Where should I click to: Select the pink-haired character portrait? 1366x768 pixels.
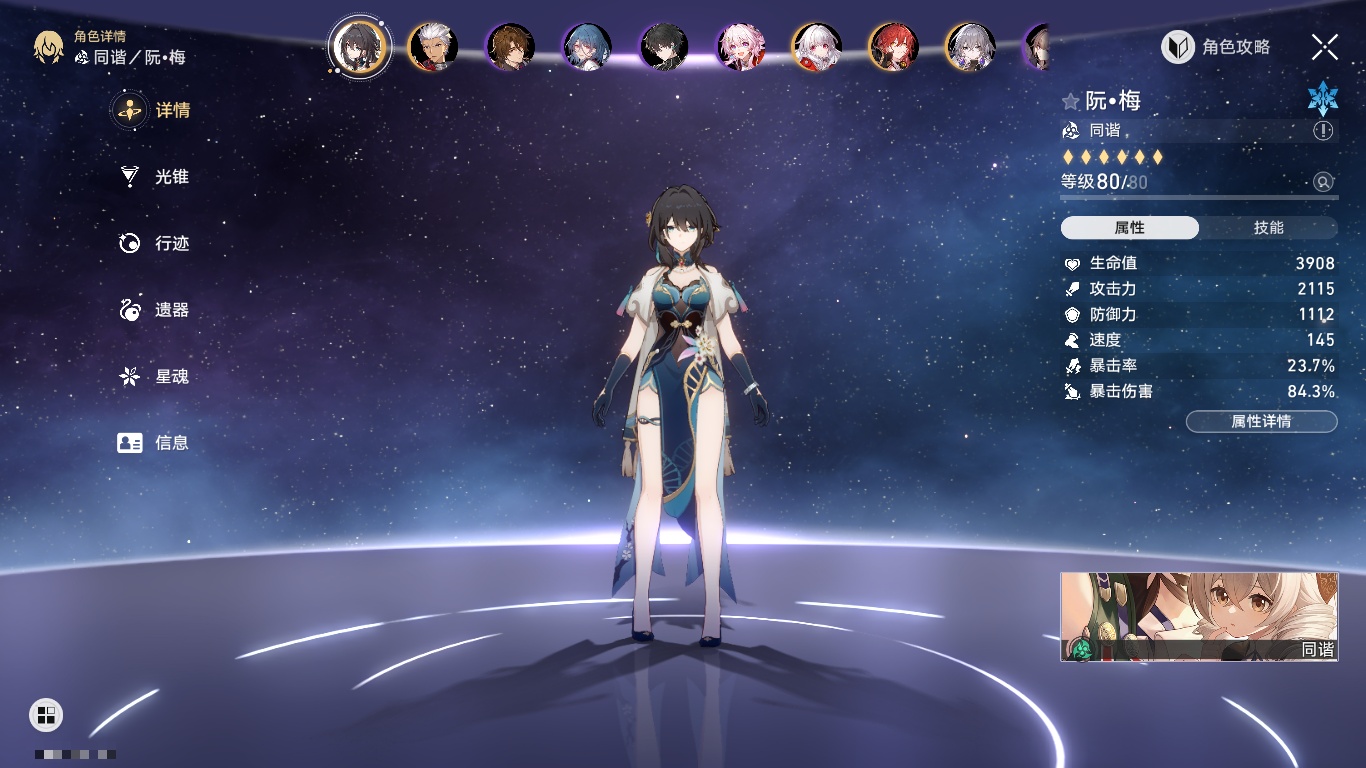pos(741,47)
